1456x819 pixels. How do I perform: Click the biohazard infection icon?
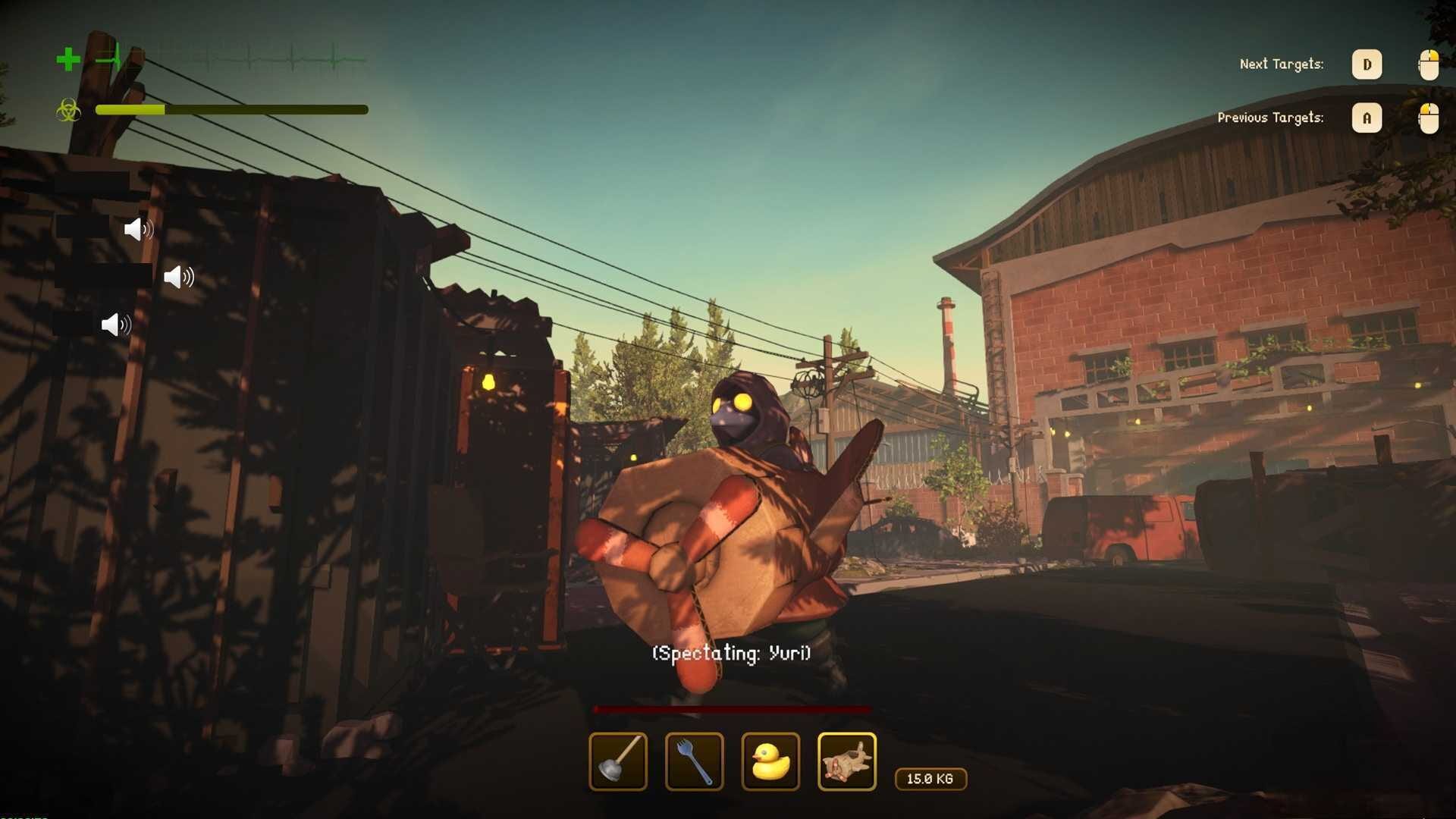coord(68,111)
